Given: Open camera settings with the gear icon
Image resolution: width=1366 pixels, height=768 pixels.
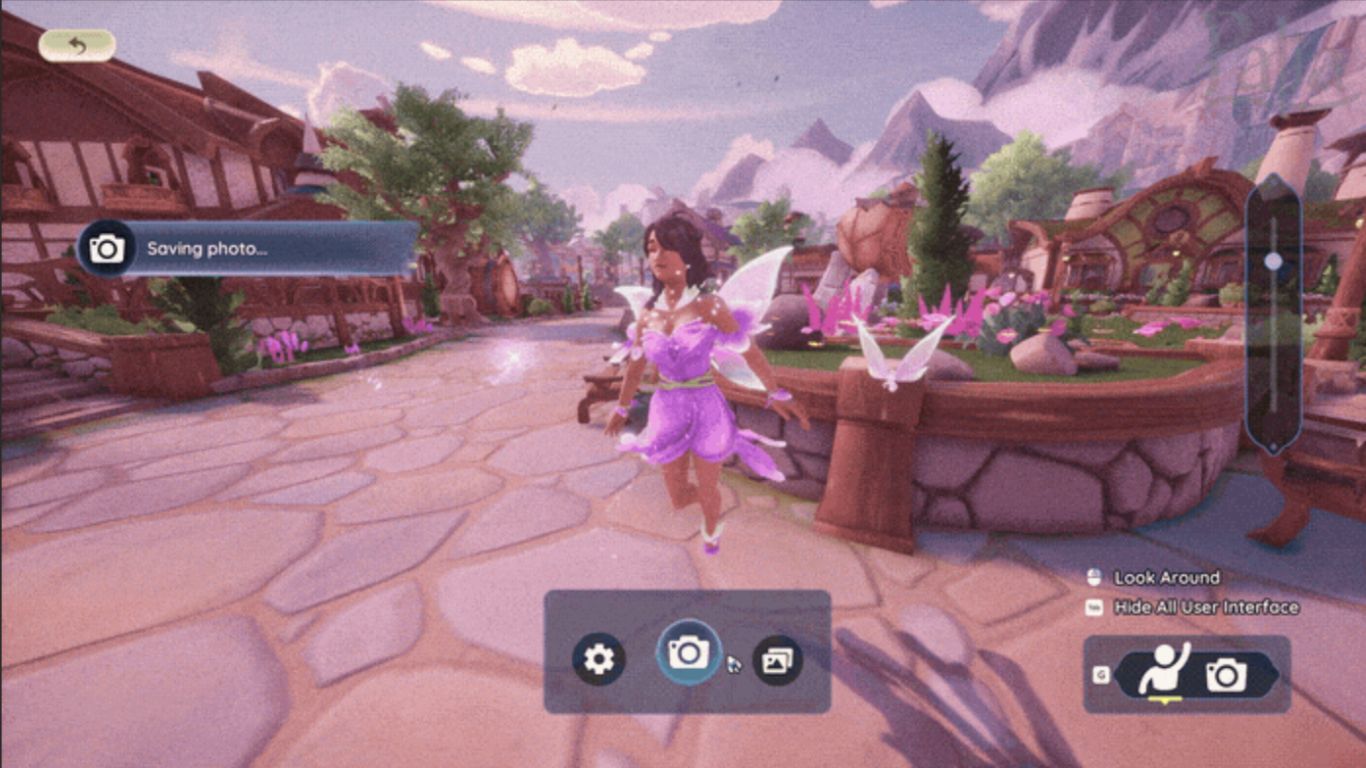Looking at the screenshot, I should 598,659.
